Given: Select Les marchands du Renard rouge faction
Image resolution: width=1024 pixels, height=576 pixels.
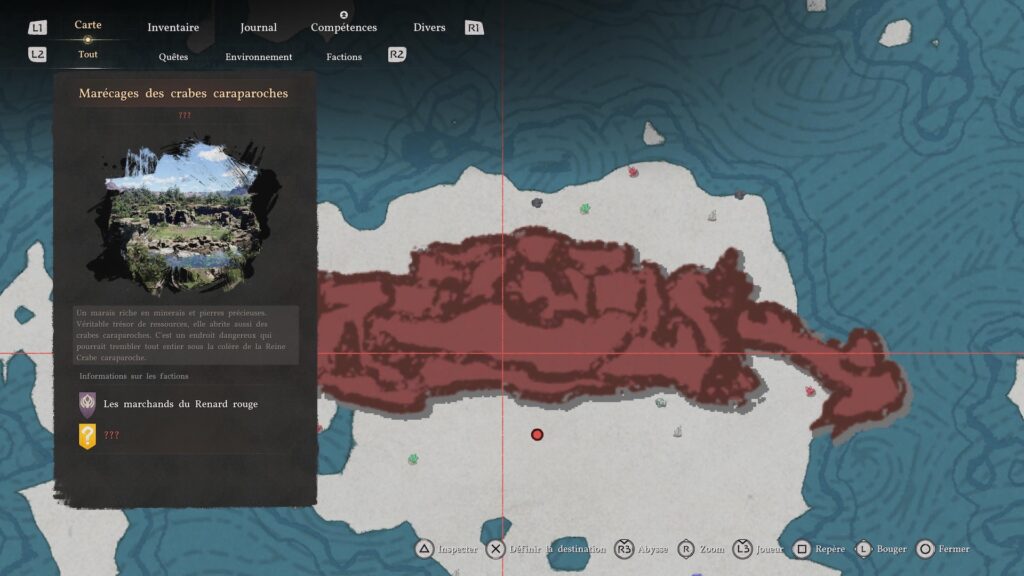Looking at the screenshot, I should pyautogui.click(x=180, y=404).
